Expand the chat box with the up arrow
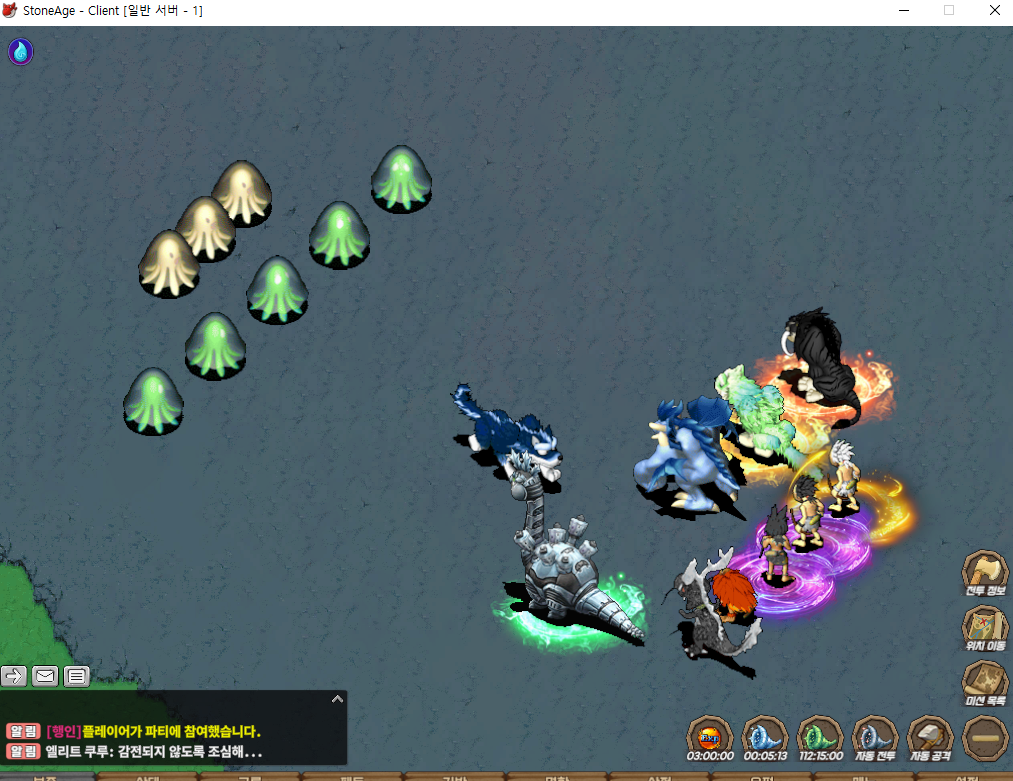The width and height of the screenshot is (1013, 781). pyautogui.click(x=337, y=699)
